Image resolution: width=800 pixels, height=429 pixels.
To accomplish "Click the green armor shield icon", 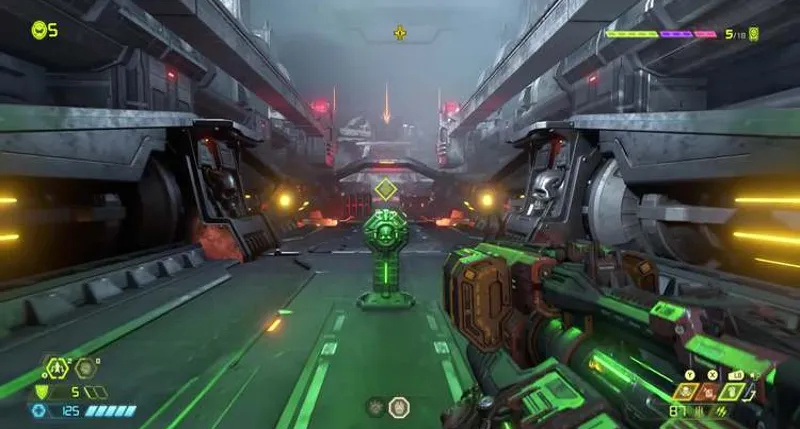I will point(42,392).
